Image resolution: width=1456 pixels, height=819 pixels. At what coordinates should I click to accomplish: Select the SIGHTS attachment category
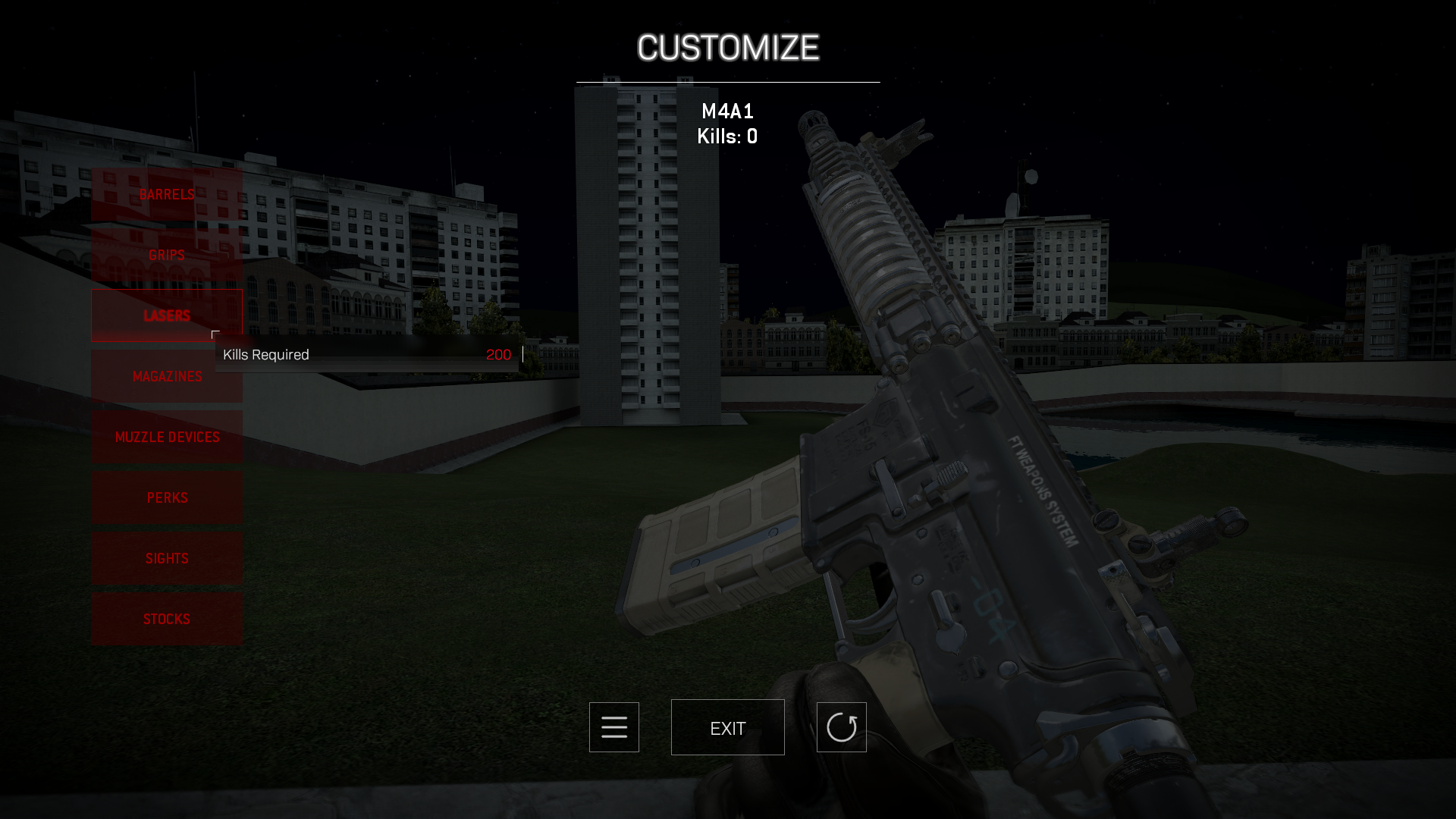166,558
